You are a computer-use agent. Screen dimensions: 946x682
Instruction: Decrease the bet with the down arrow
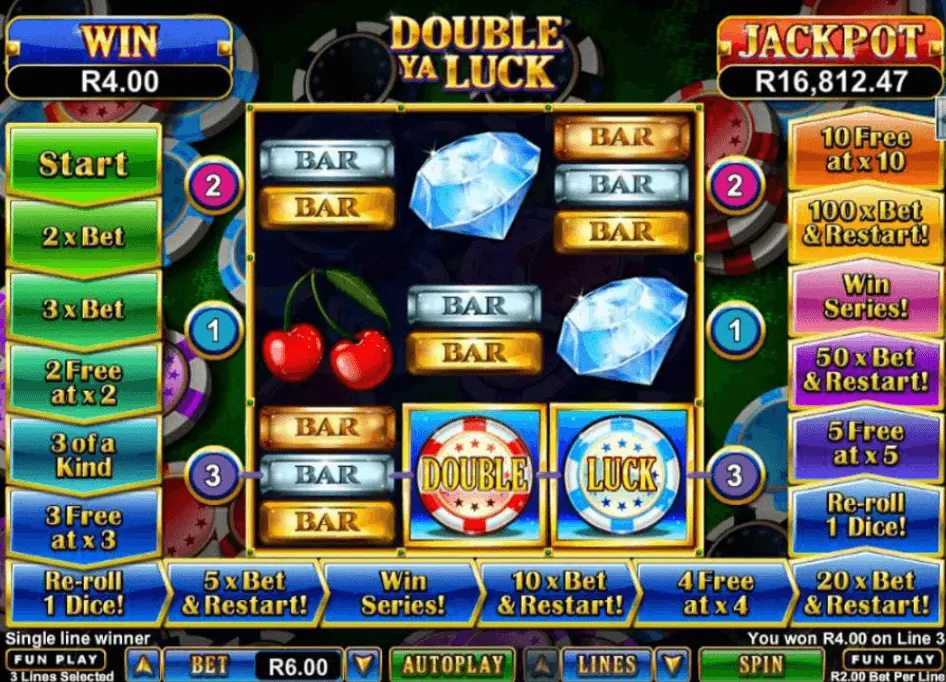tap(365, 664)
